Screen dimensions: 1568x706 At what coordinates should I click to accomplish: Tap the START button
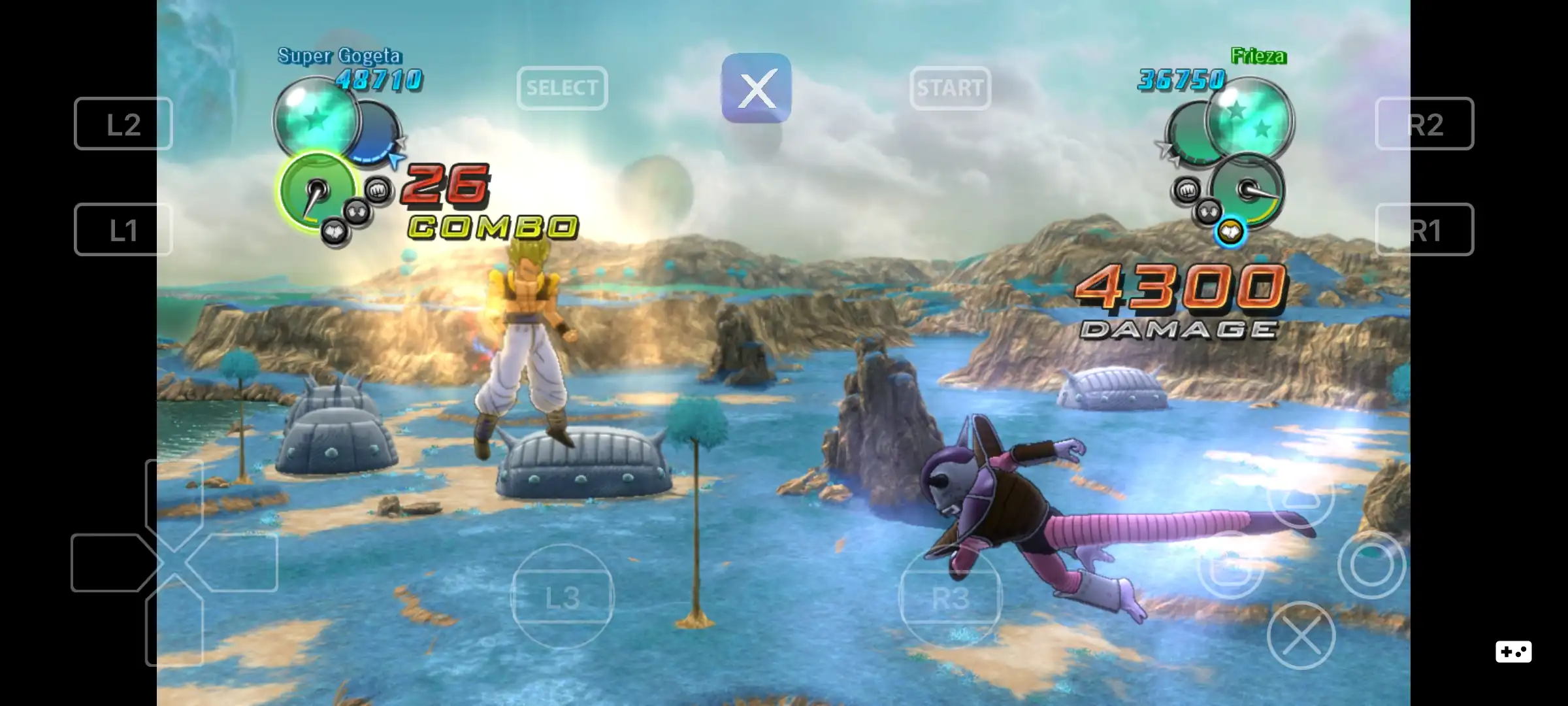pos(951,89)
